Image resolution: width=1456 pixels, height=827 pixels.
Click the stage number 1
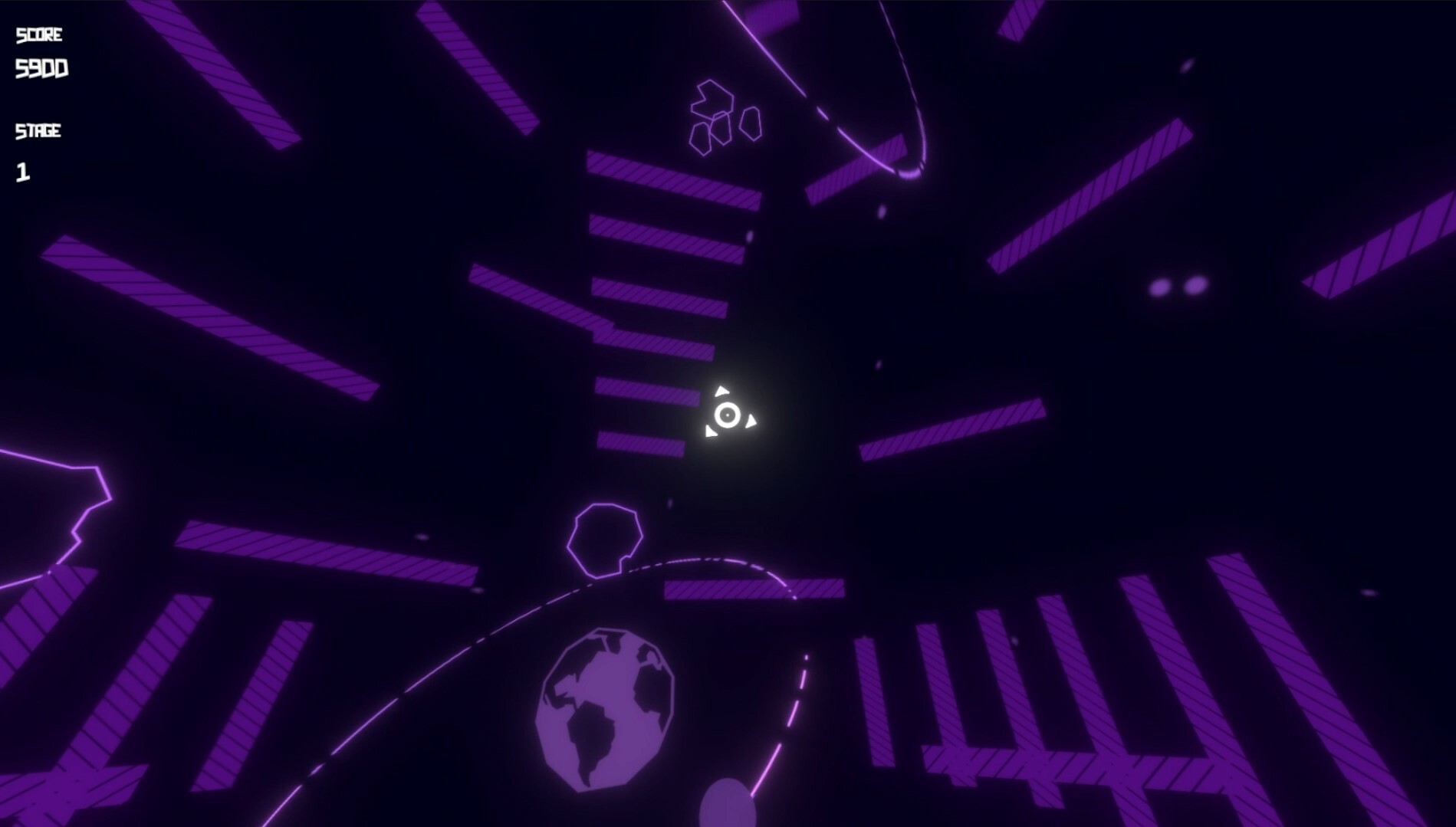click(23, 172)
